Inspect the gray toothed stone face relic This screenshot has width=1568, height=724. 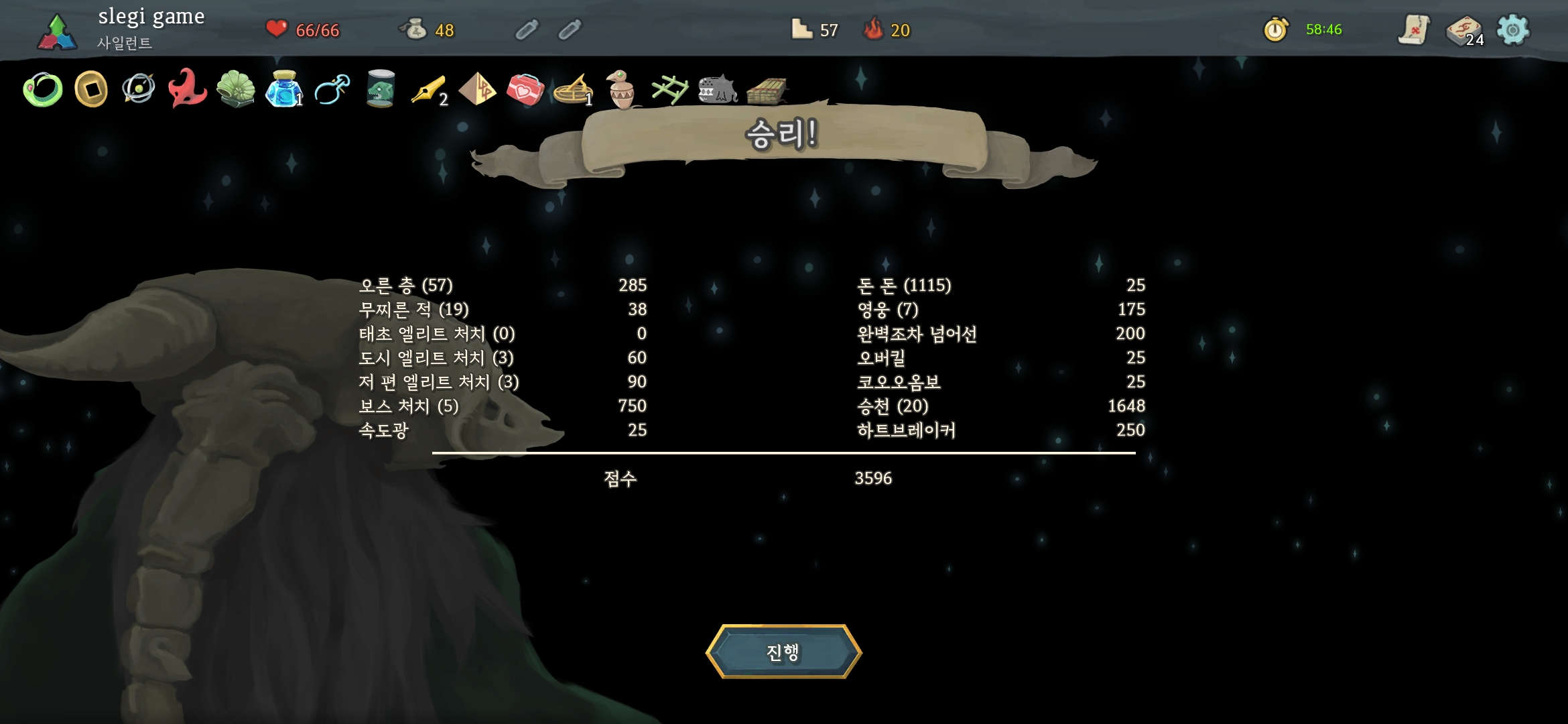[x=718, y=90]
